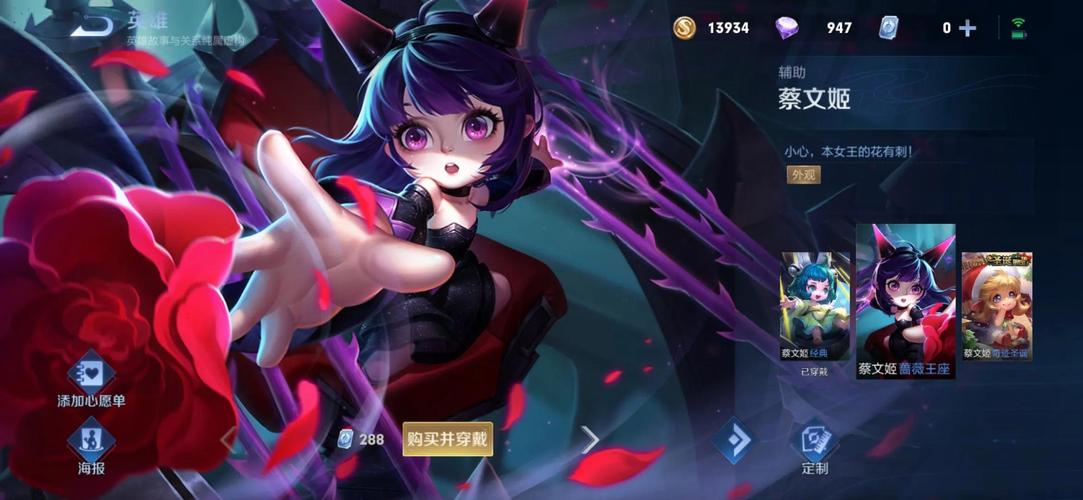Screen dimensions: 1083x500
Task: Open the 海报 poster view
Action: click(x=91, y=440)
